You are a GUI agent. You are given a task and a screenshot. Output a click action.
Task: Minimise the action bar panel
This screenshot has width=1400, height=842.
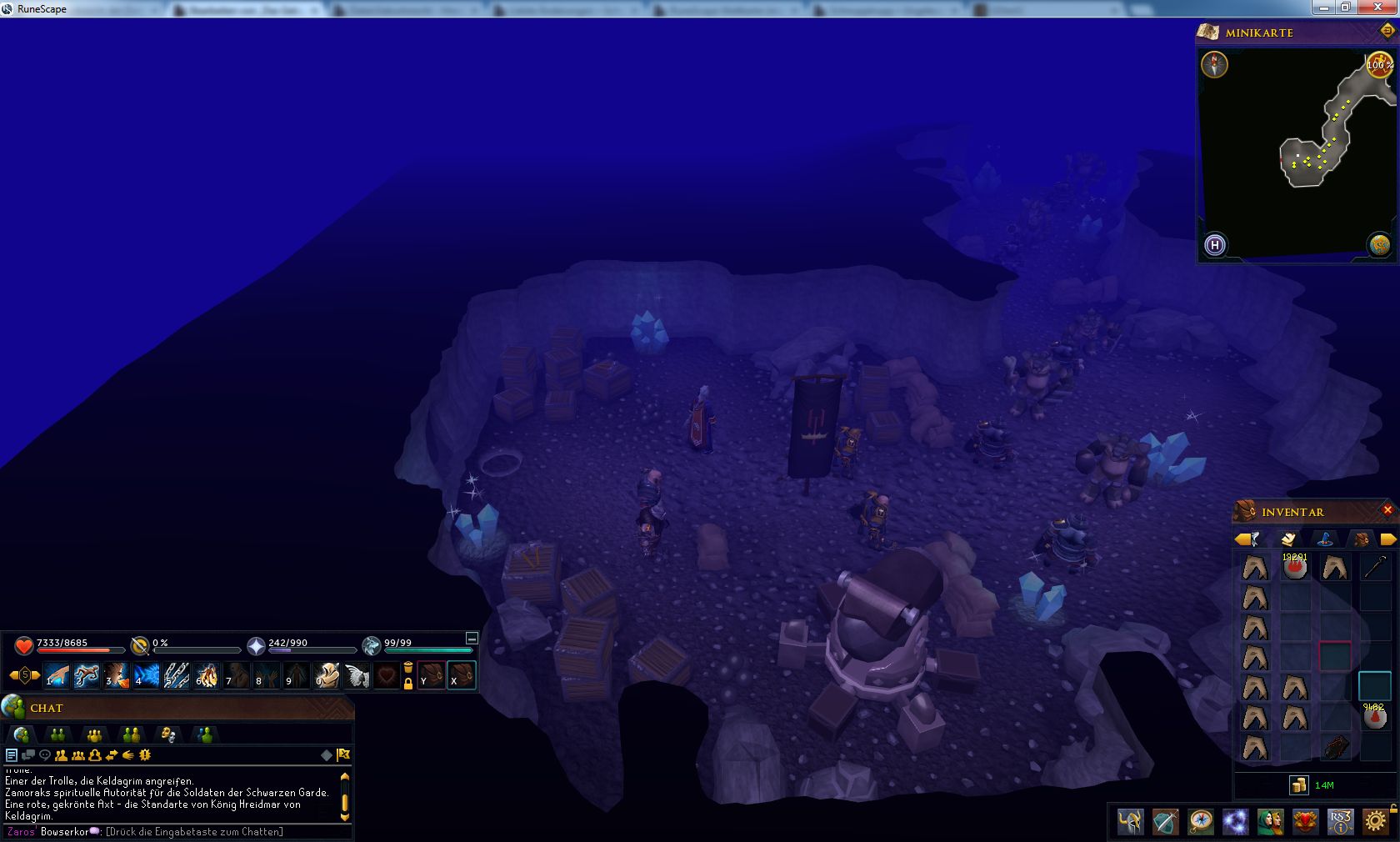click(x=471, y=639)
